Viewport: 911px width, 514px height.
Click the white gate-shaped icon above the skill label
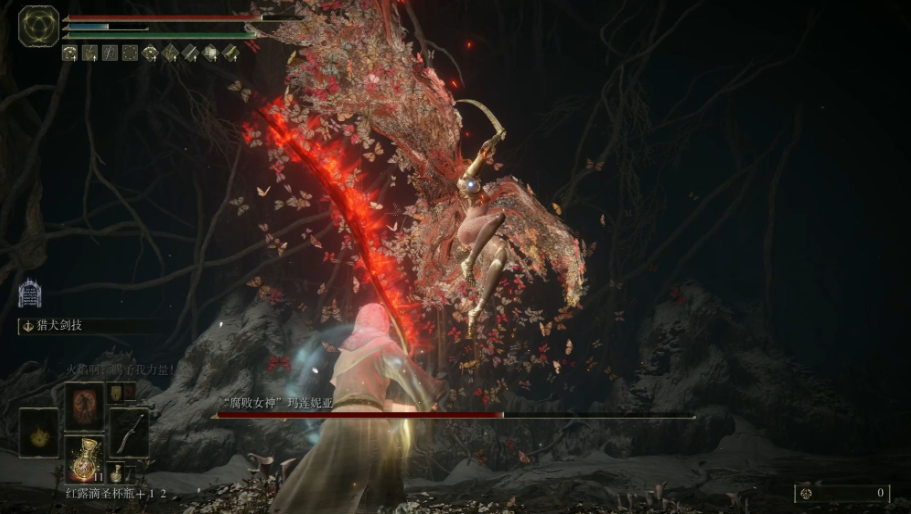point(30,293)
